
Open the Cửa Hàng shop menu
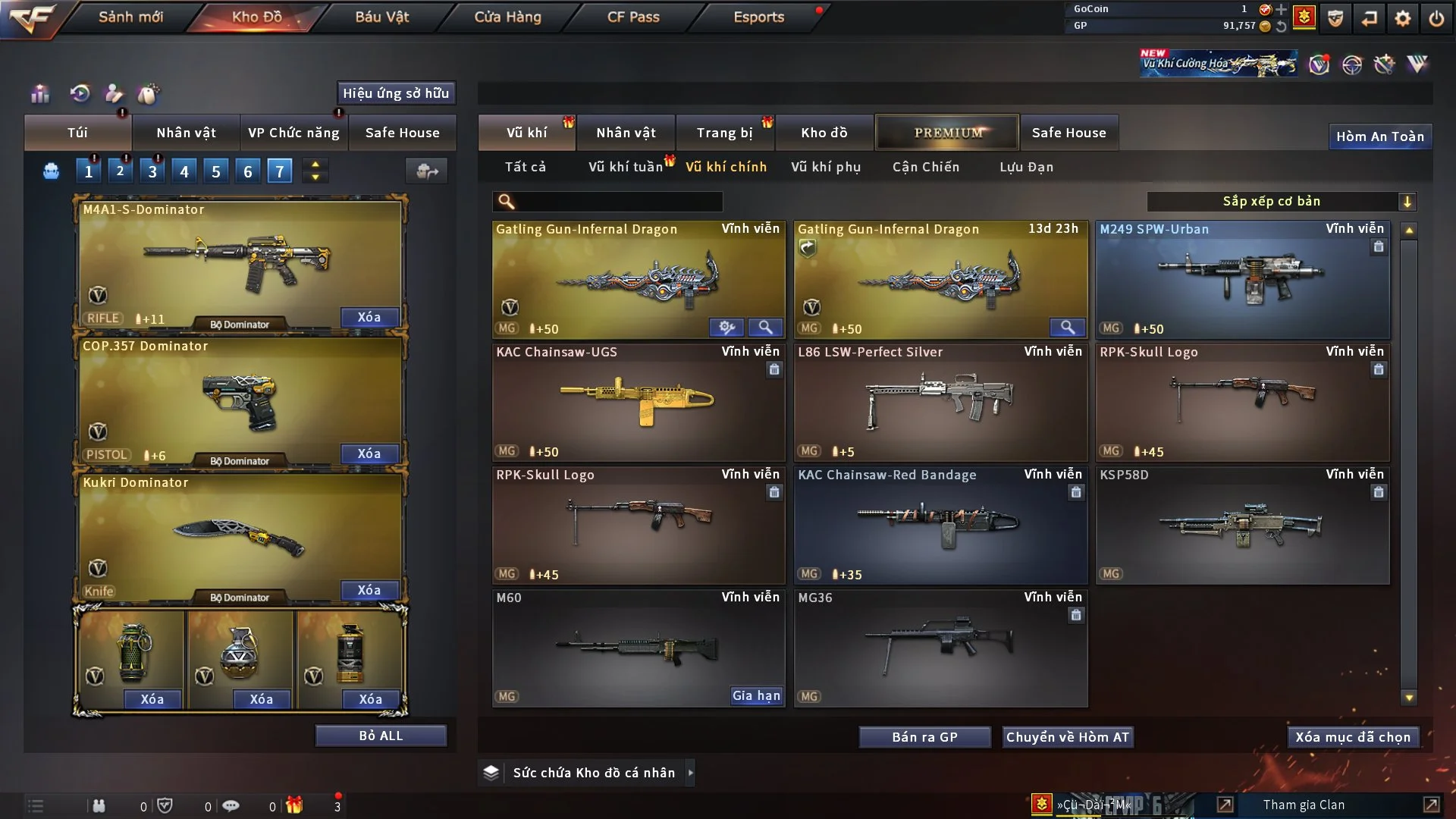[507, 17]
